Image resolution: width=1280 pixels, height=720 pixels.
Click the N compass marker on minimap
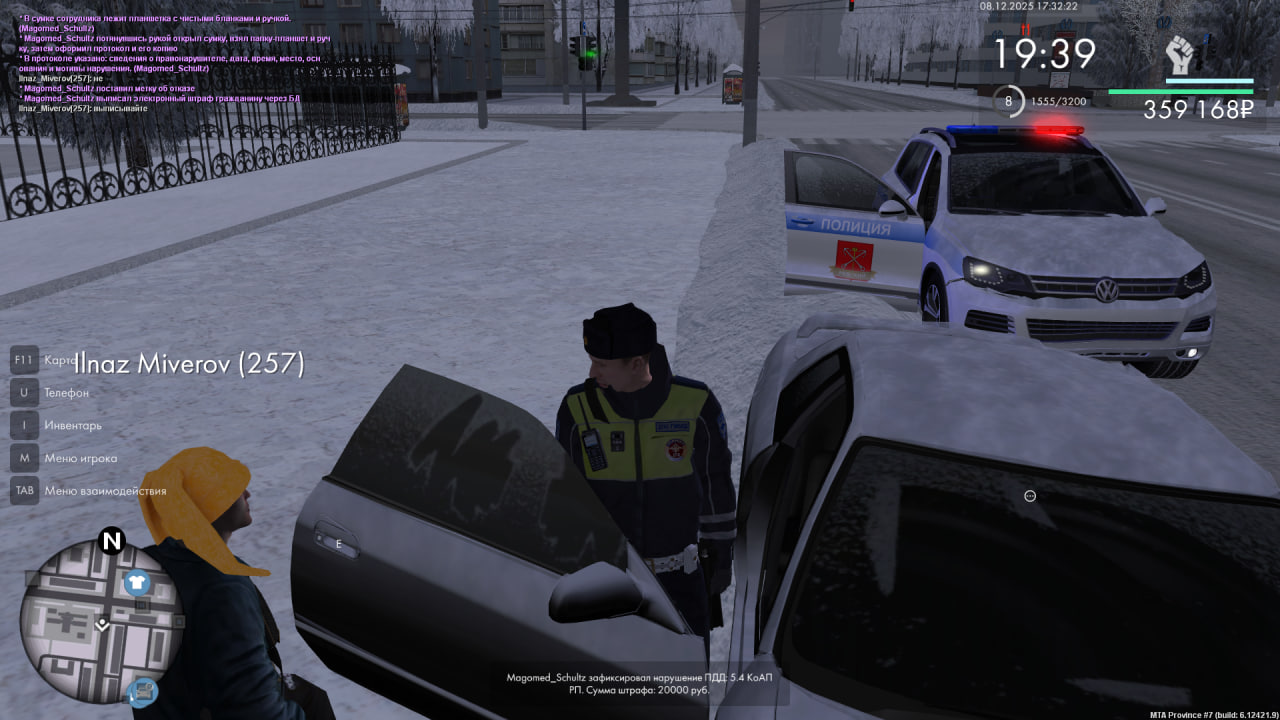112,542
